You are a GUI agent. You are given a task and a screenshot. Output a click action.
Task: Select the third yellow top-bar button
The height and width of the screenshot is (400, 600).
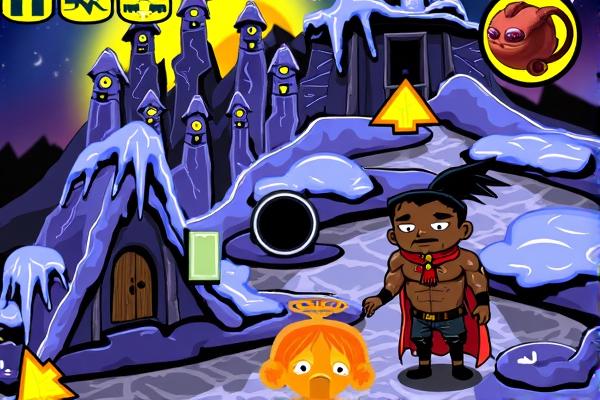point(144,8)
